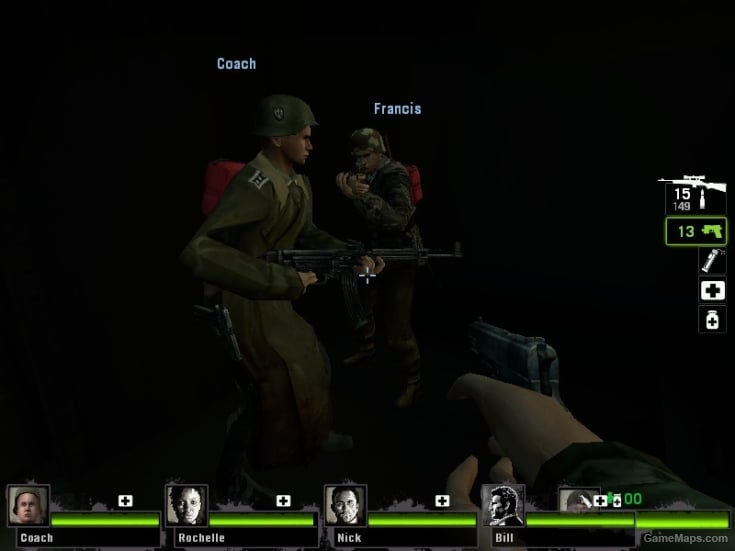Select Rochelle's survivor portrait
The image size is (735, 551).
click(x=187, y=506)
